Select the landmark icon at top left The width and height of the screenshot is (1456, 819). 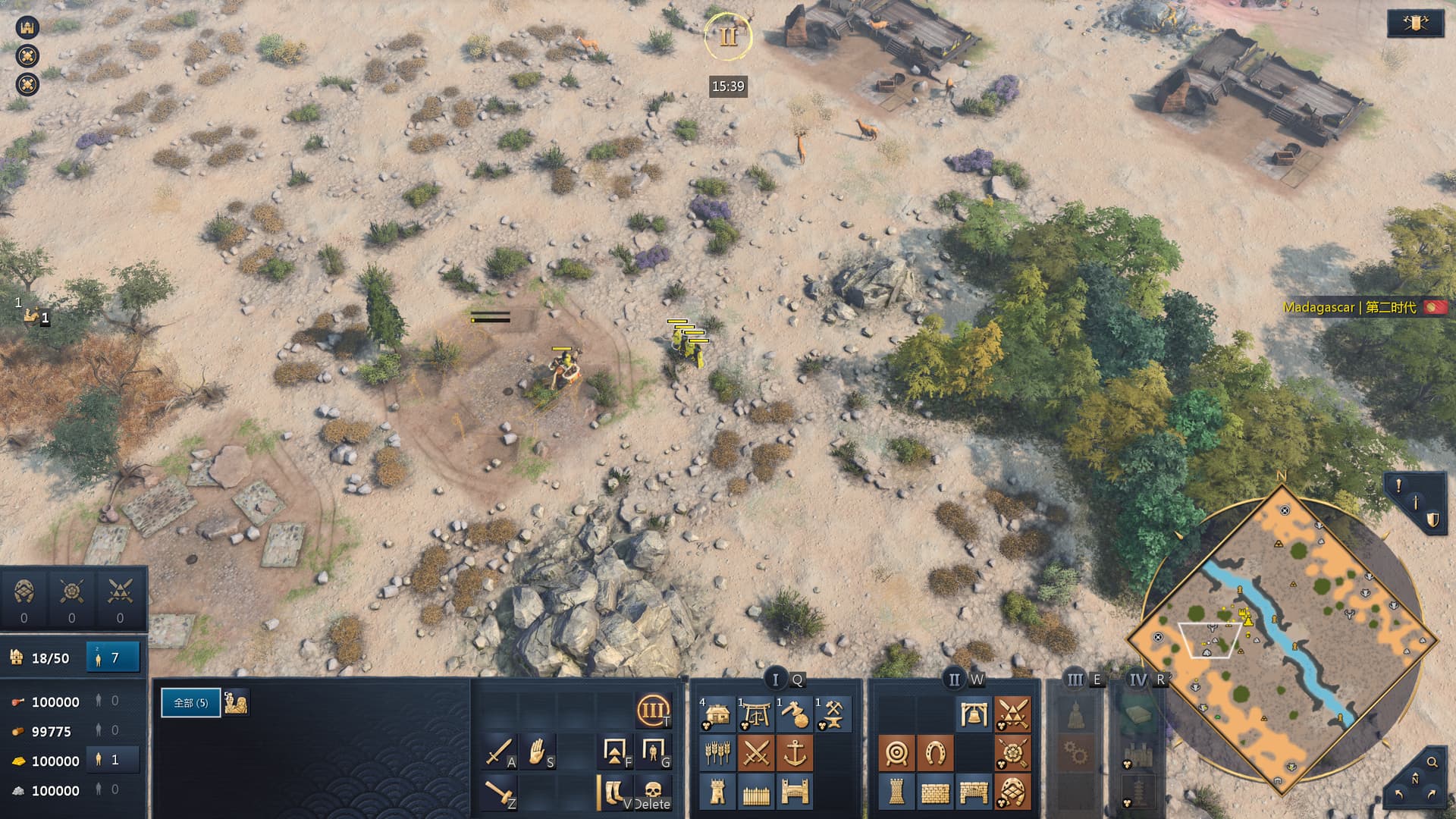pyautogui.click(x=28, y=27)
